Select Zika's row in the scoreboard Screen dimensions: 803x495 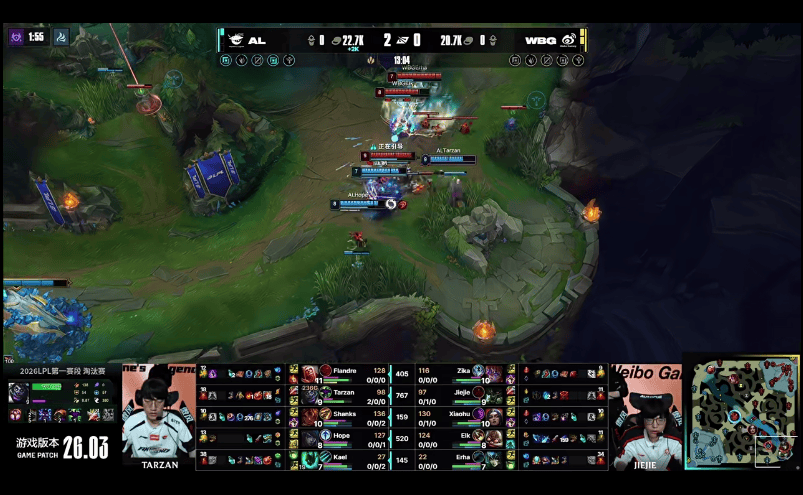(458, 373)
